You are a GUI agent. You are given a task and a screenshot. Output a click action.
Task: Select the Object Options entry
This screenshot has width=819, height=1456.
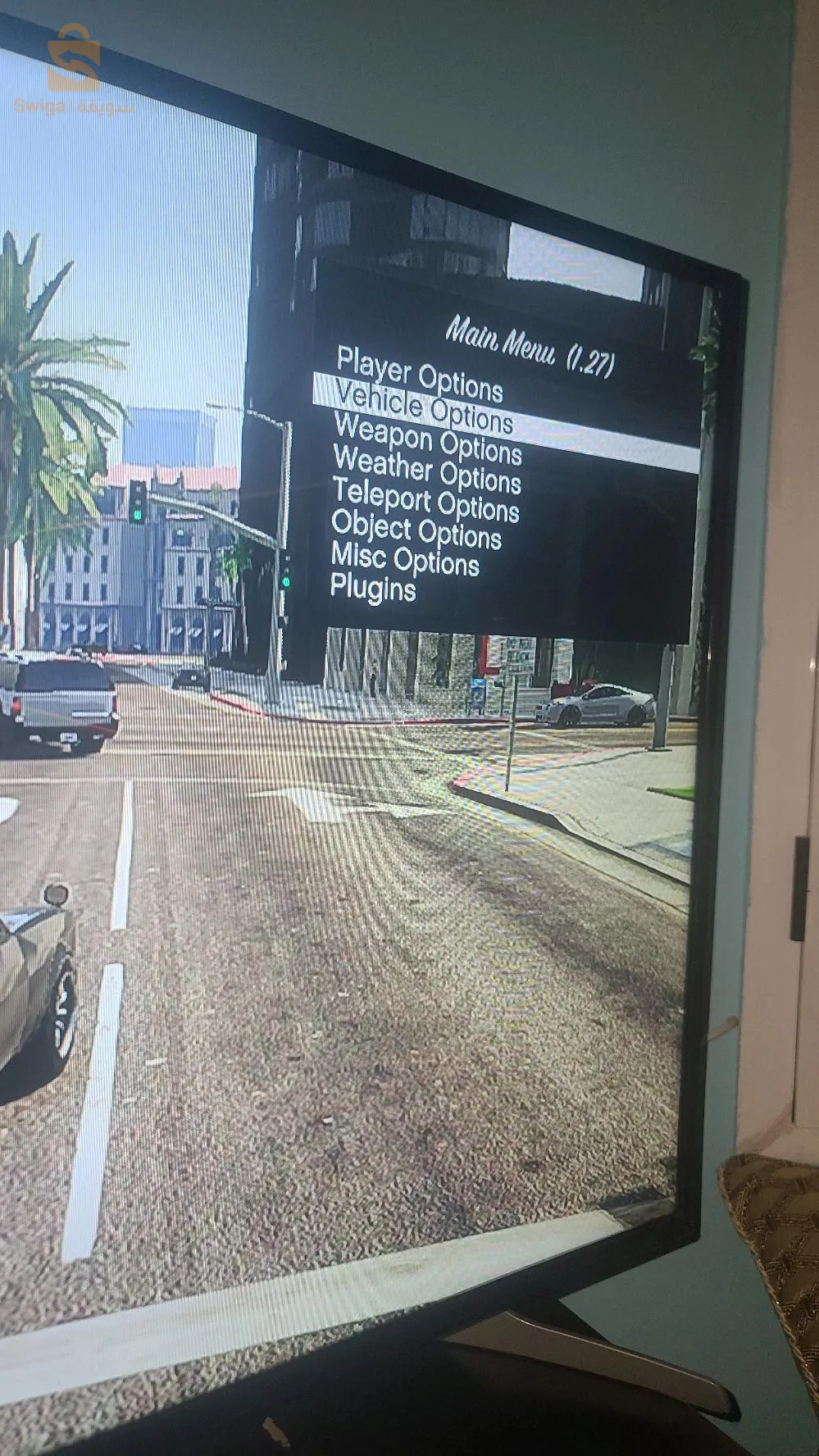(x=416, y=530)
